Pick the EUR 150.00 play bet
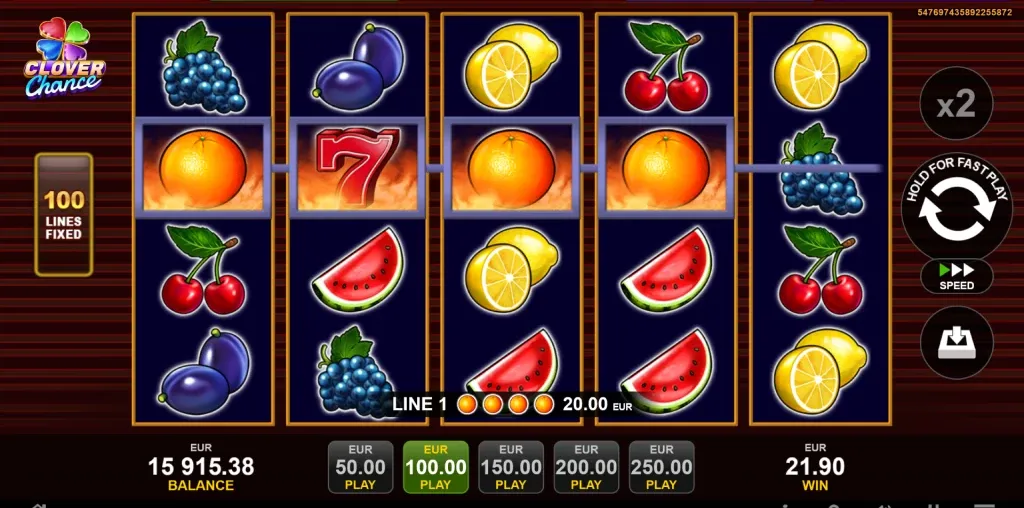This screenshot has height=508, width=1024. click(x=511, y=467)
